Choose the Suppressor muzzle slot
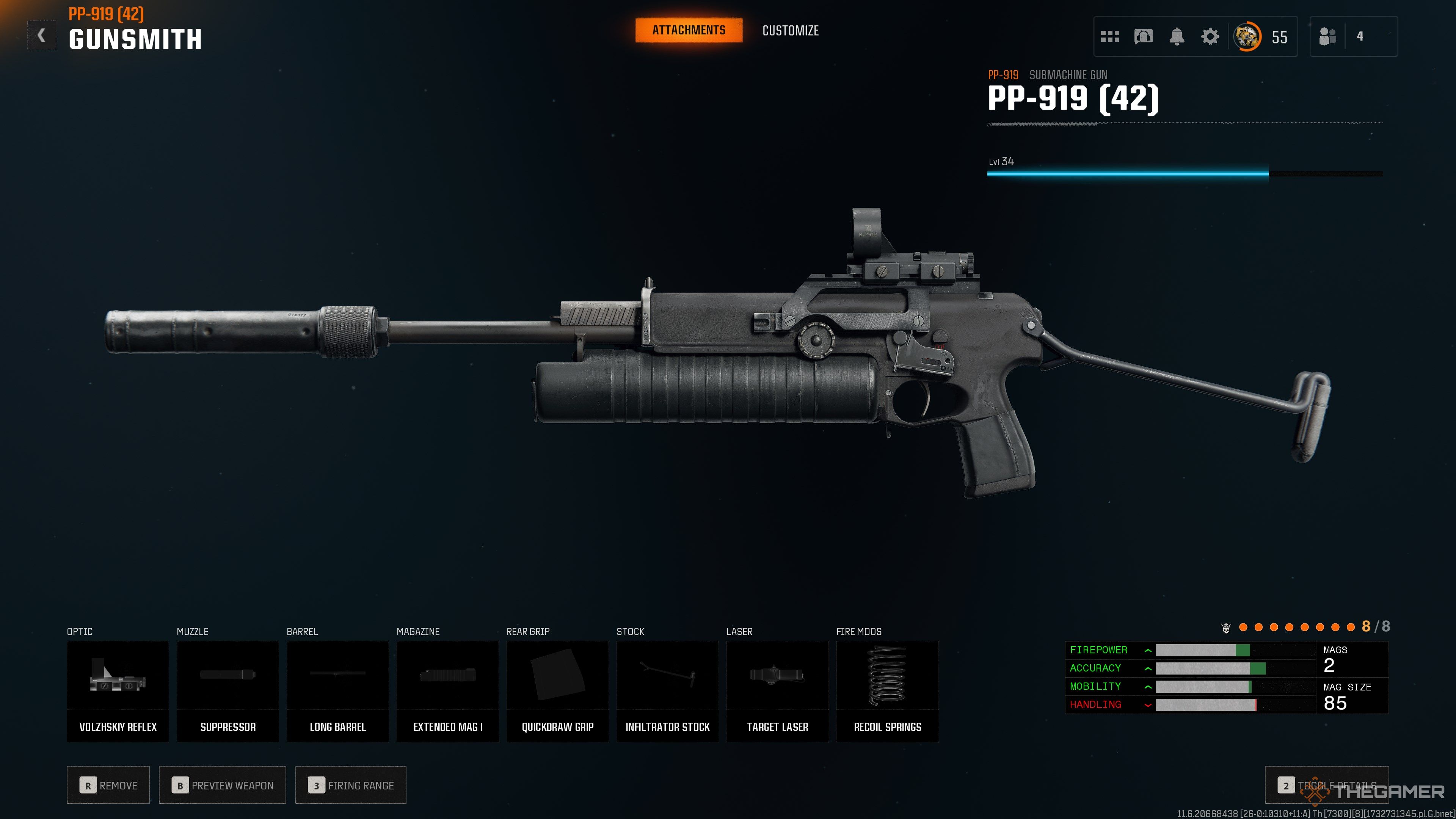Image resolution: width=1456 pixels, height=819 pixels. 228,691
